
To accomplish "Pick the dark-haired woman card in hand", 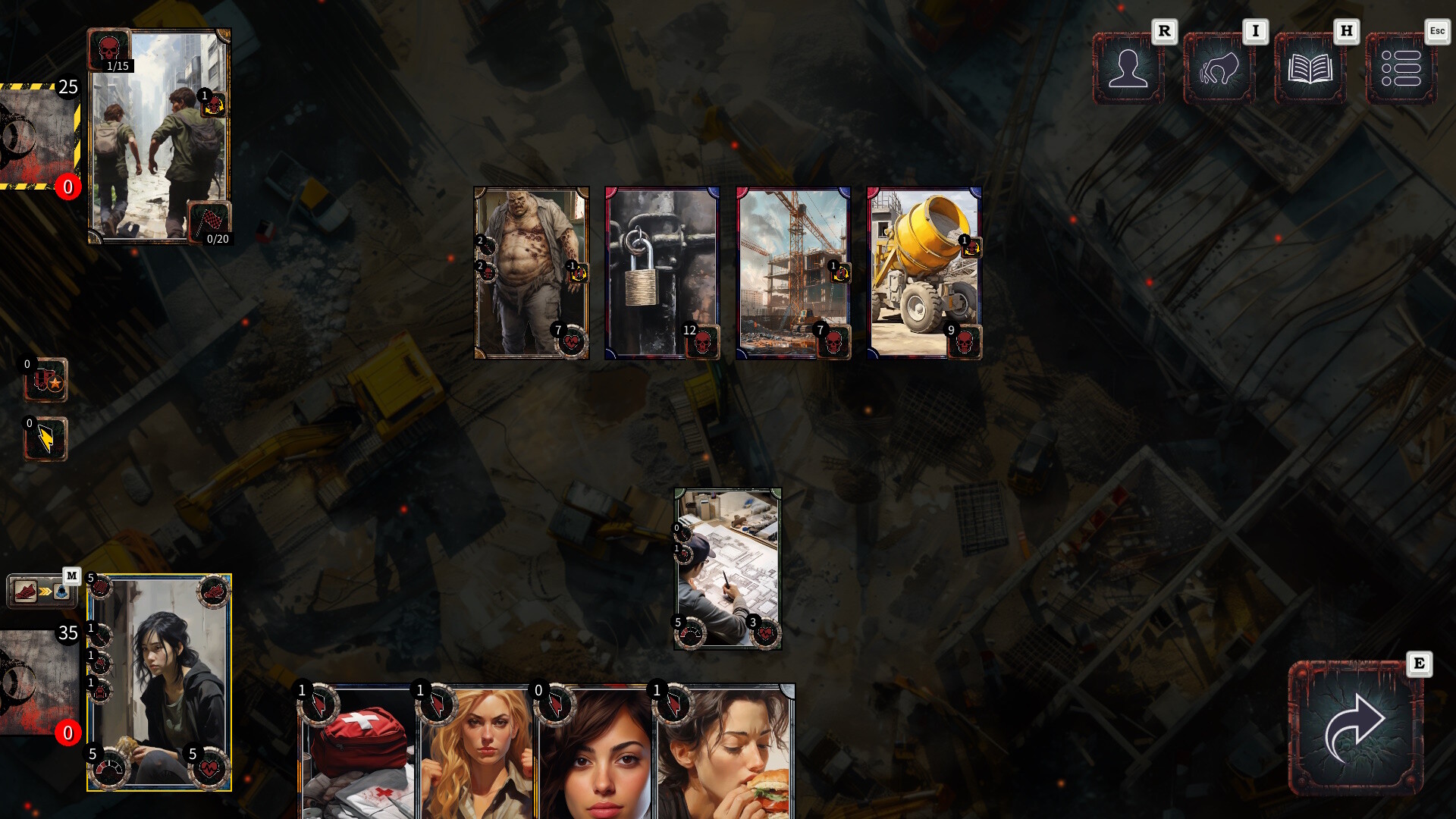I will [595, 755].
